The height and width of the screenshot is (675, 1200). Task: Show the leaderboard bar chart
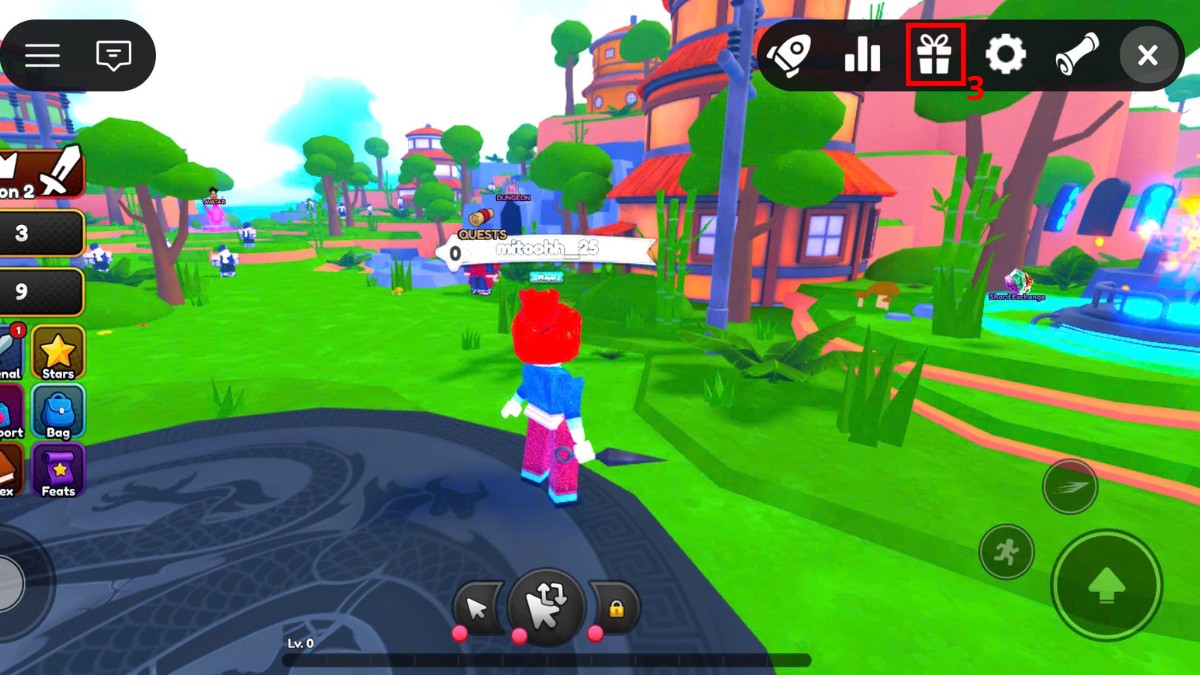pos(862,55)
